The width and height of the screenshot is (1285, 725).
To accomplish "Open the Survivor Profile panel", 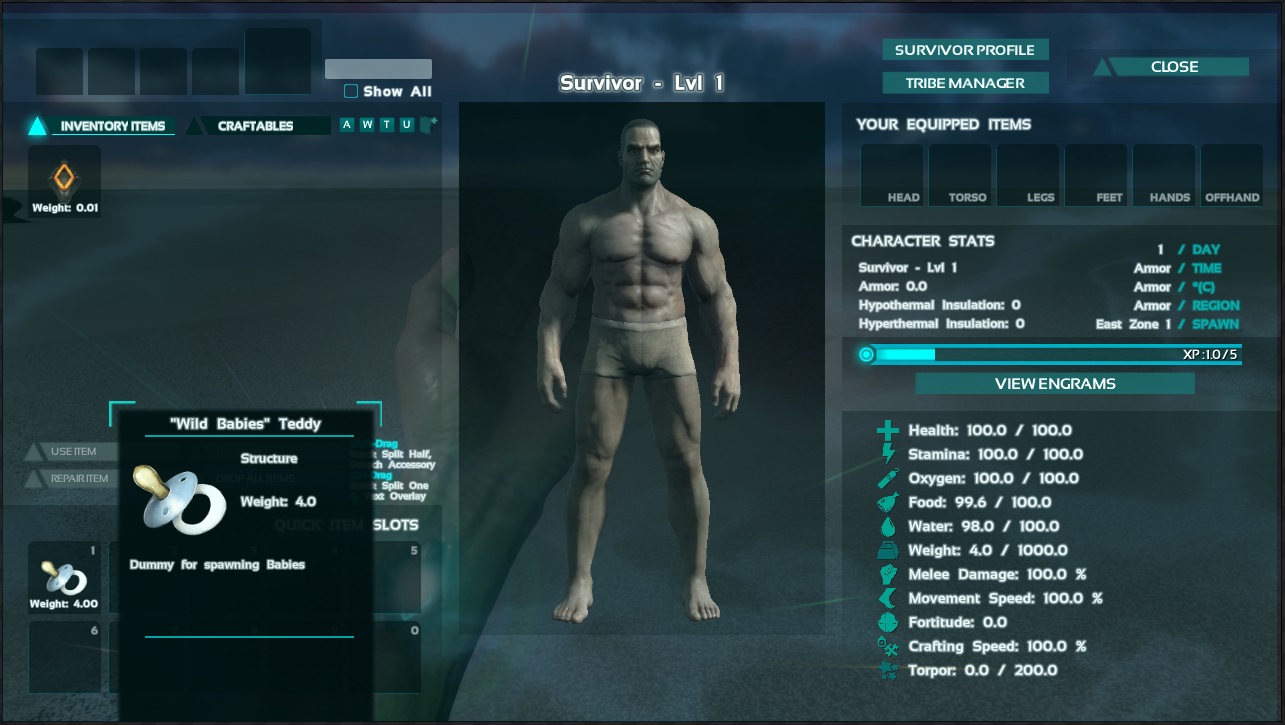I will [964, 50].
